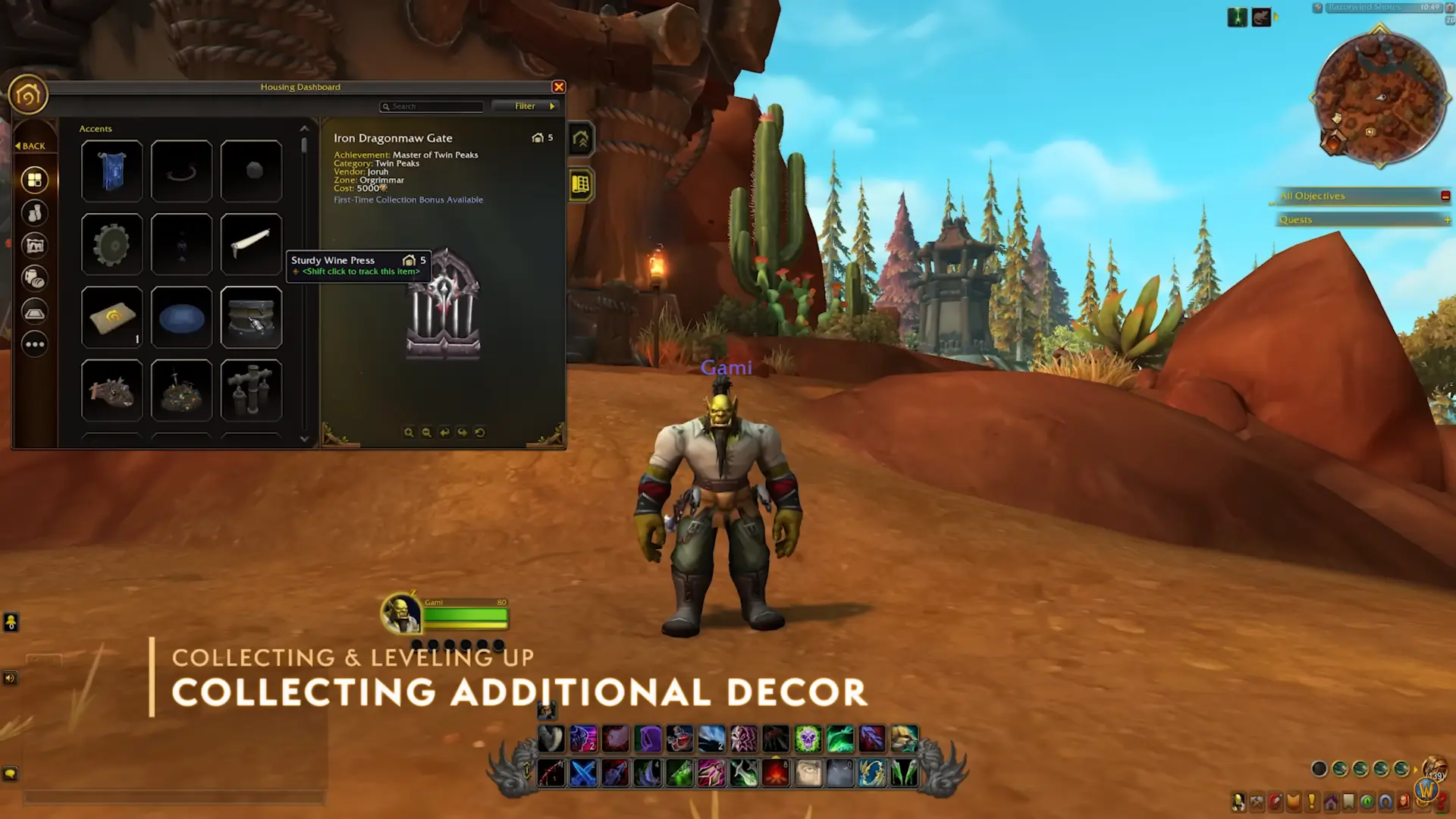Switch to the vases category tab
The width and height of the screenshot is (1456, 819).
pos(34,213)
